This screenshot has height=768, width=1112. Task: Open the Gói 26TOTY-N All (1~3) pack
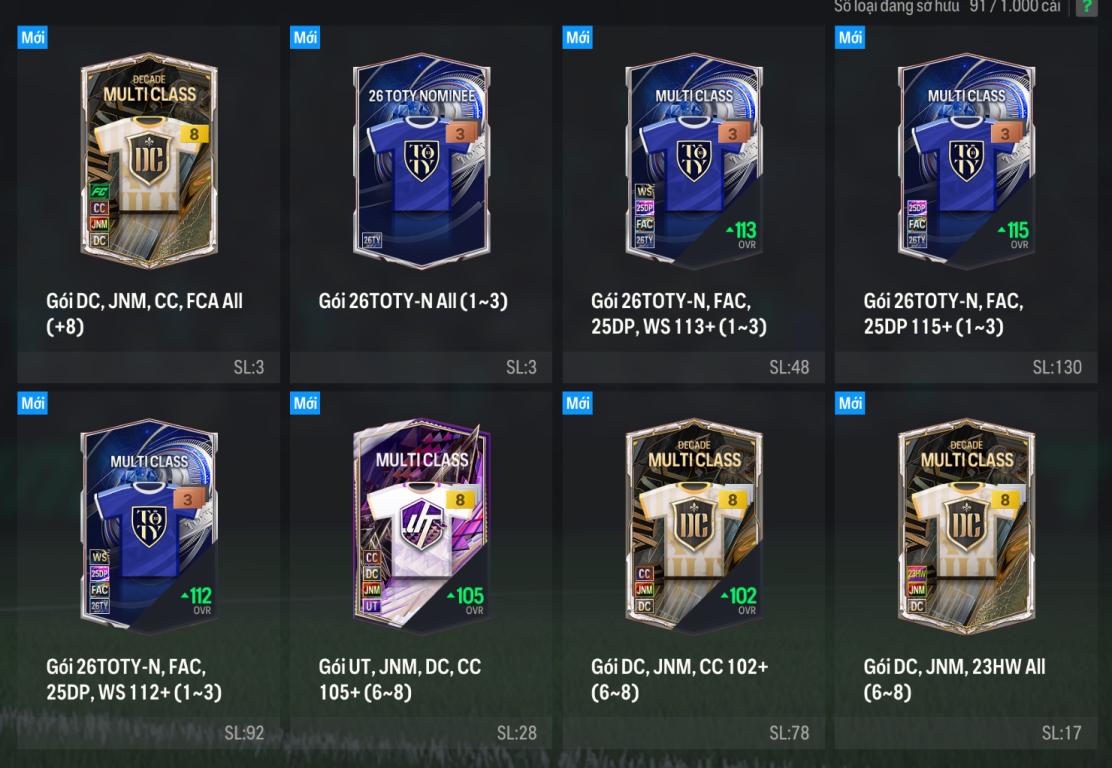coord(422,160)
